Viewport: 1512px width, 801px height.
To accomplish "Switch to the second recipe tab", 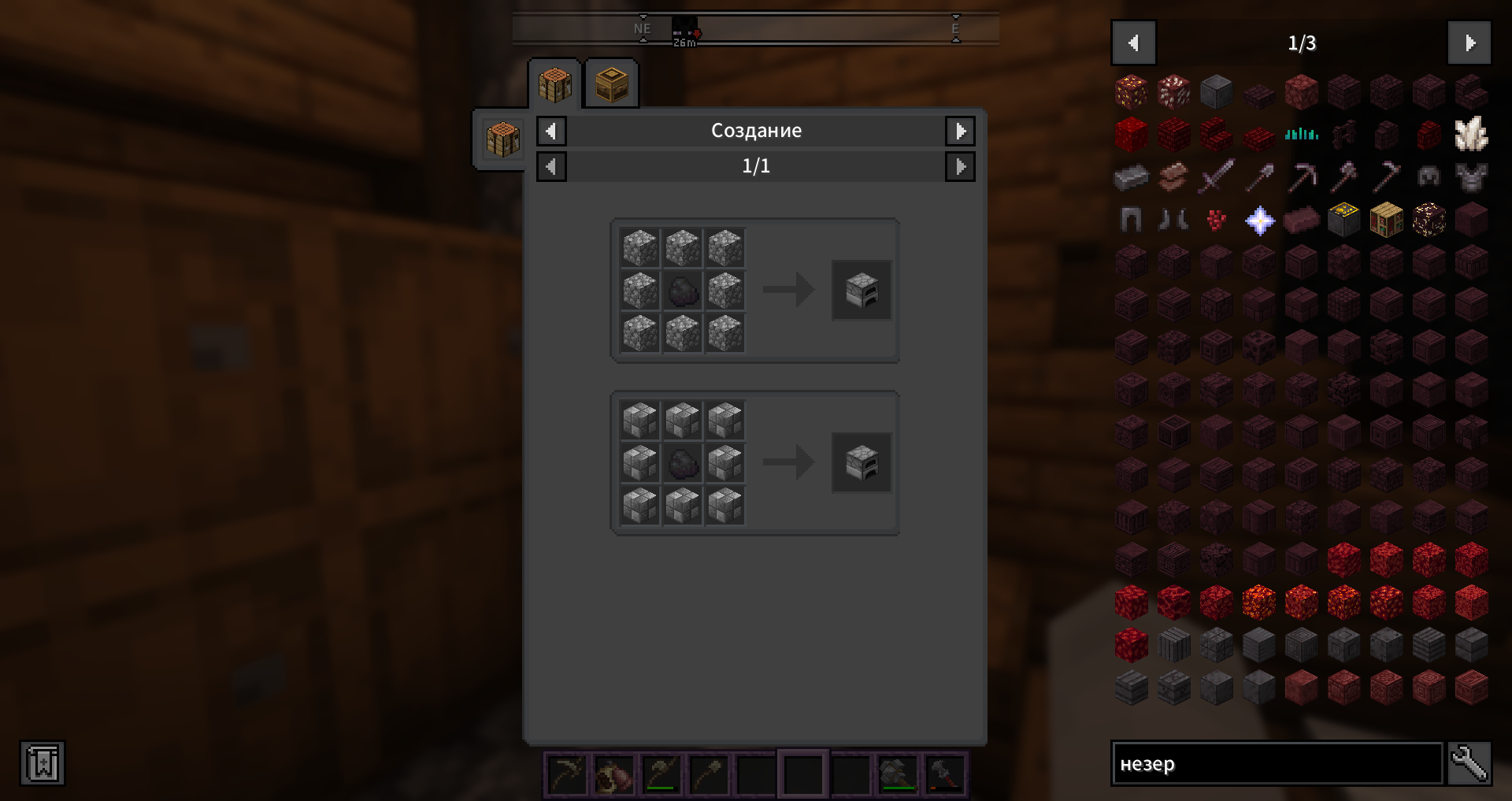I will tap(612, 84).
